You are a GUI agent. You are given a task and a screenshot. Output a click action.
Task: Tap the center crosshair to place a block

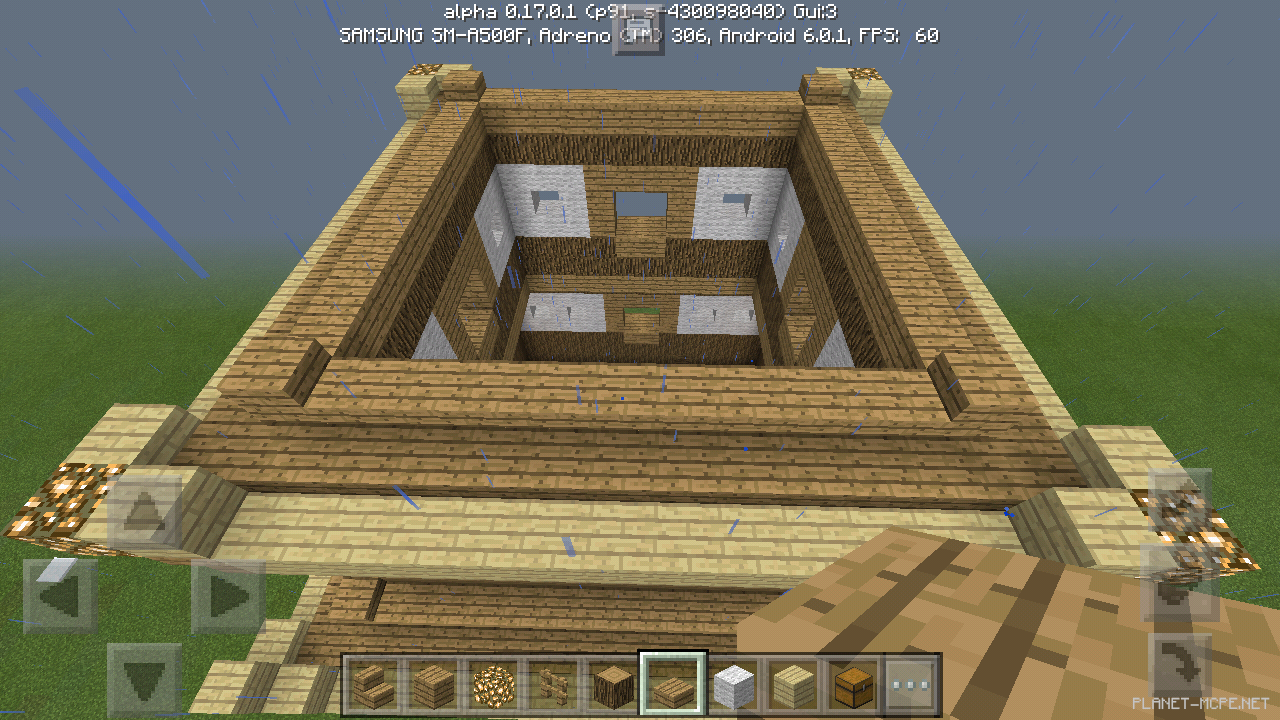click(x=640, y=360)
